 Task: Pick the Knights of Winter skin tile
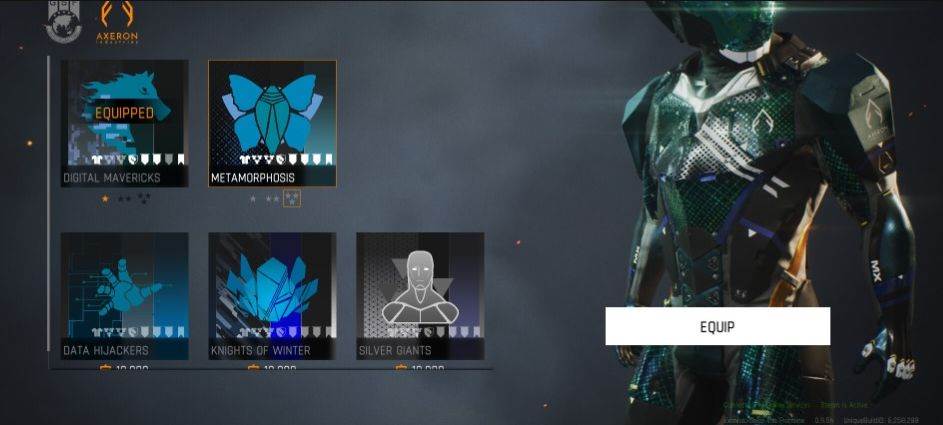(x=272, y=295)
